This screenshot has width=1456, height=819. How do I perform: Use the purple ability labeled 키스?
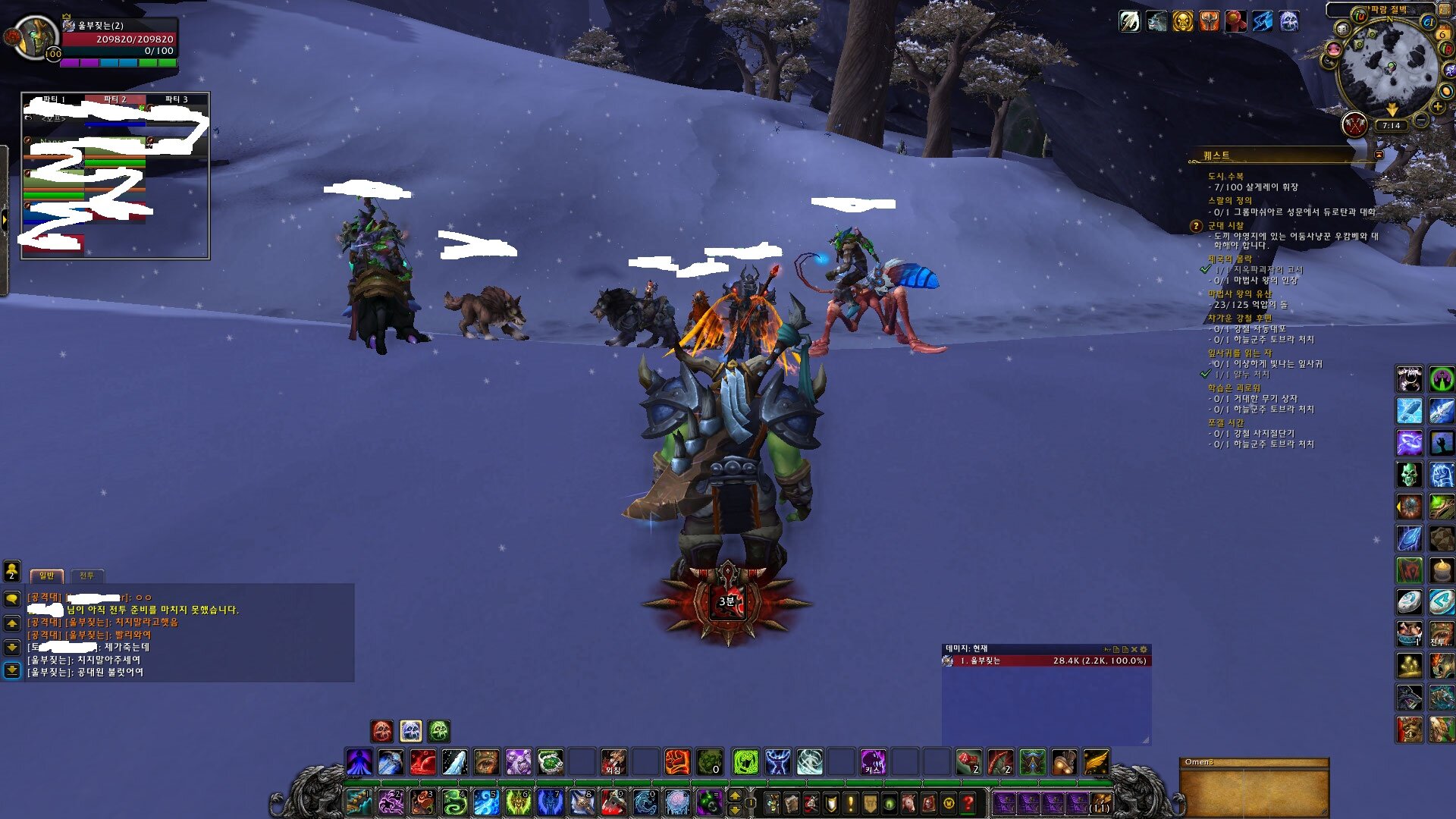(873, 761)
